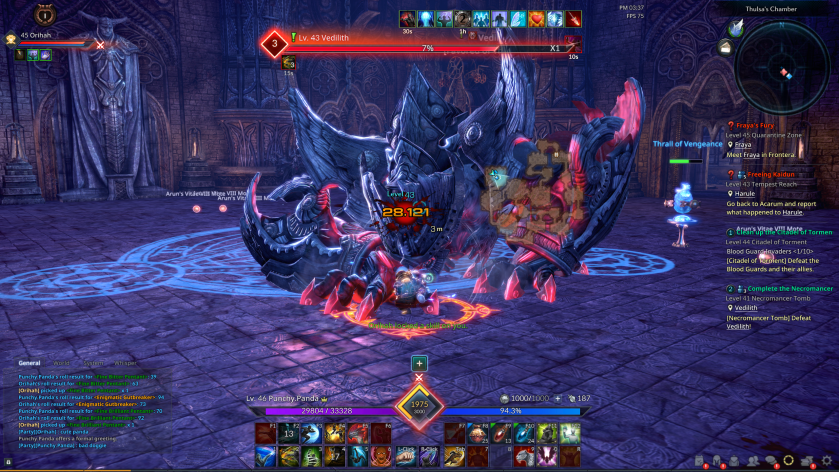Screen dimensions: 839x472
Task: Click the red sword buff icon
Action: (574, 19)
